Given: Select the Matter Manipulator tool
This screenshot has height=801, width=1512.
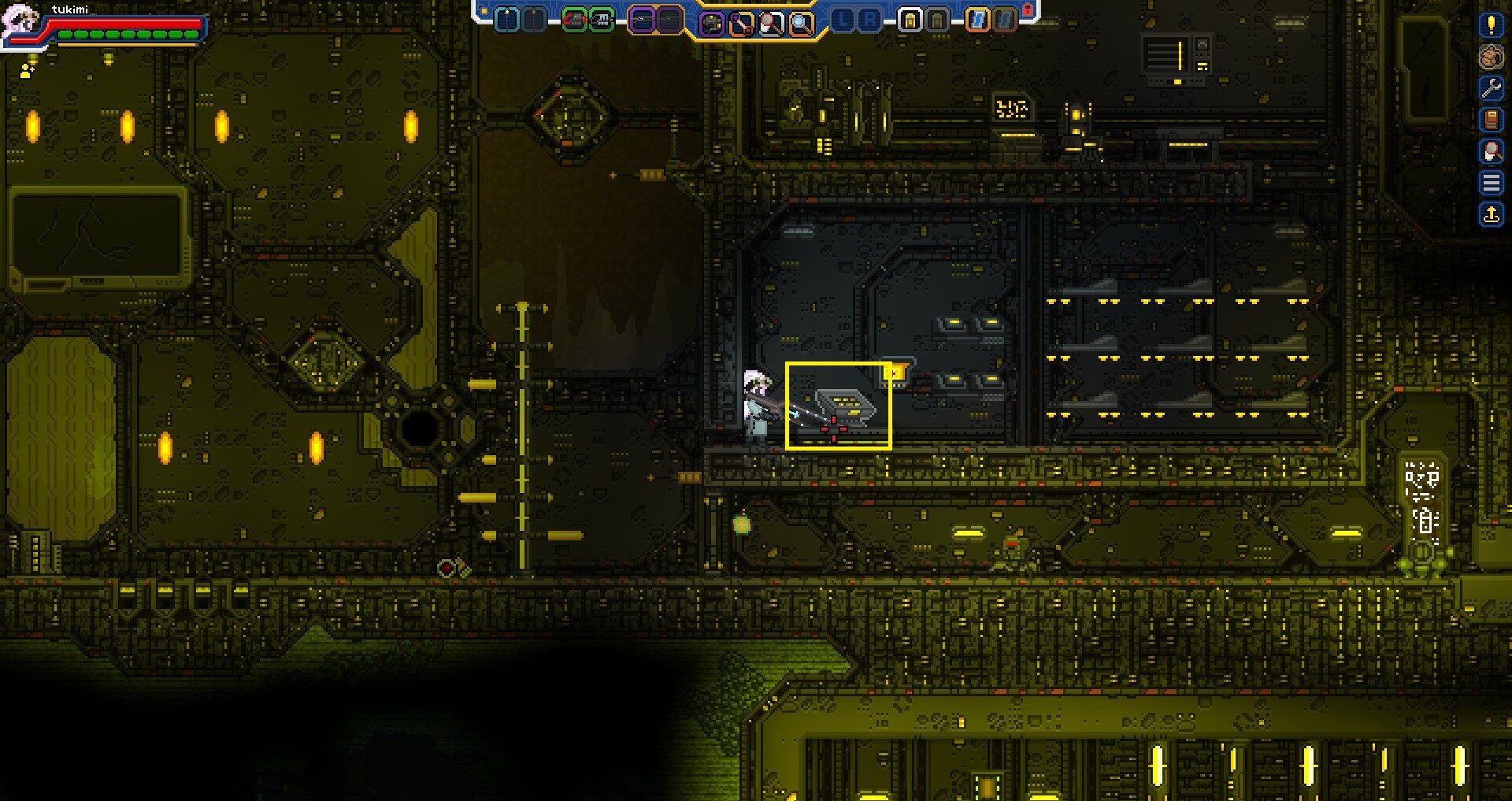Looking at the screenshot, I should [713, 21].
